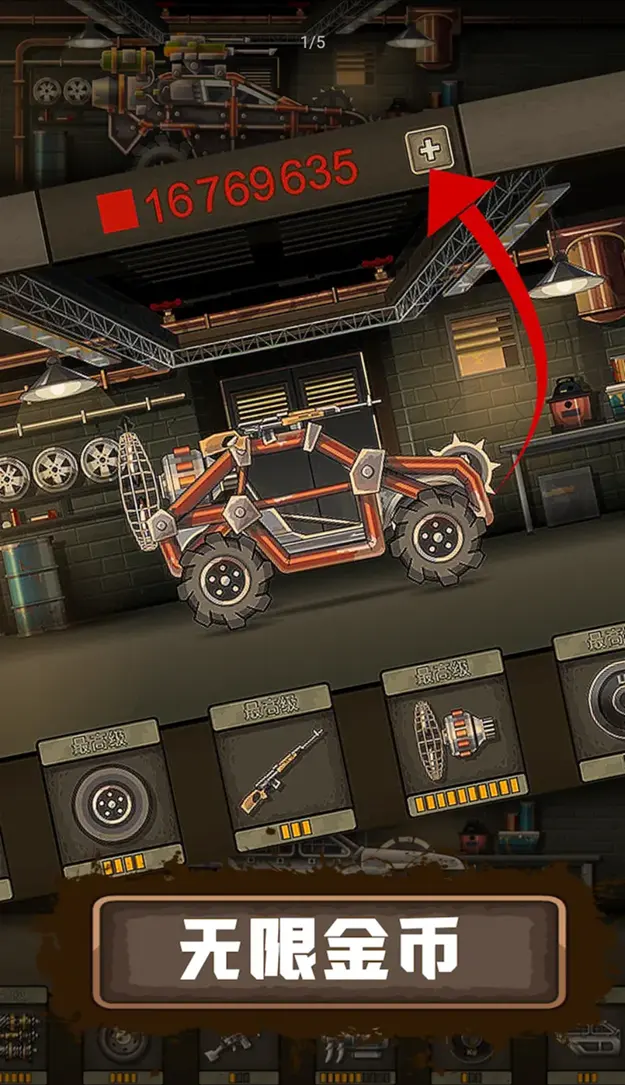Tap the plus button beside the coin count

coord(429,152)
